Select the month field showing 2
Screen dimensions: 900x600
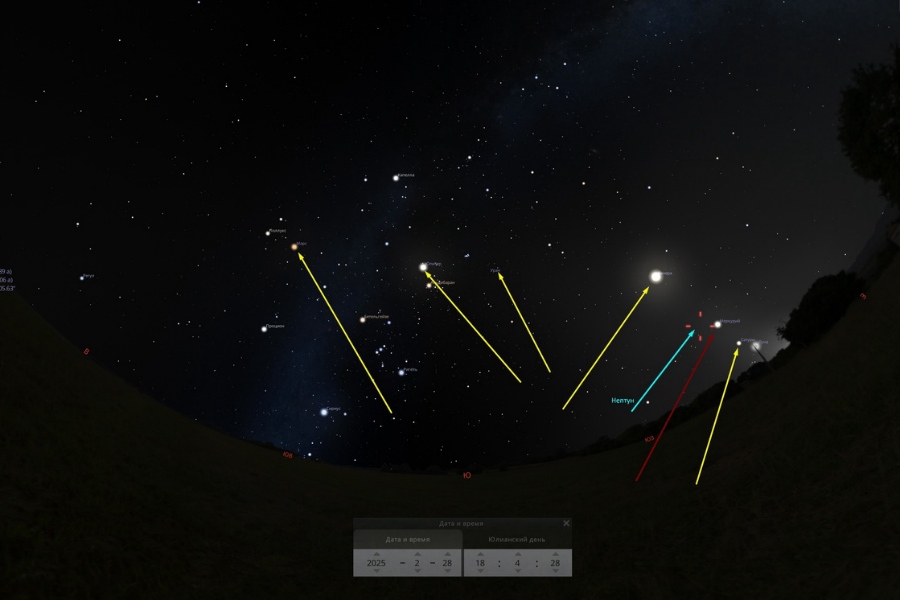(x=417, y=563)
